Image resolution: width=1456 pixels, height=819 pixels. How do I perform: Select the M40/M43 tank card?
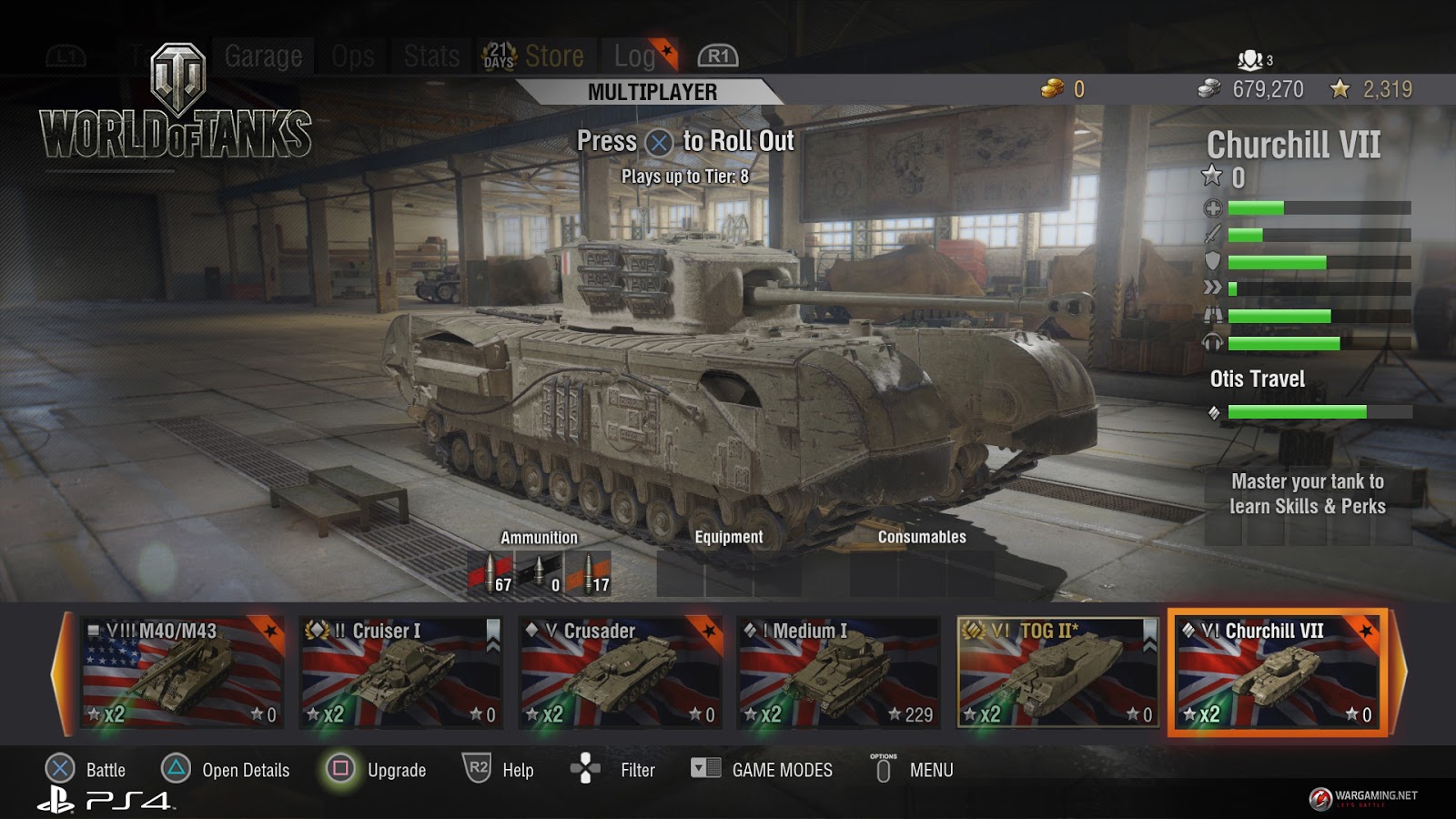click(182, 672)
